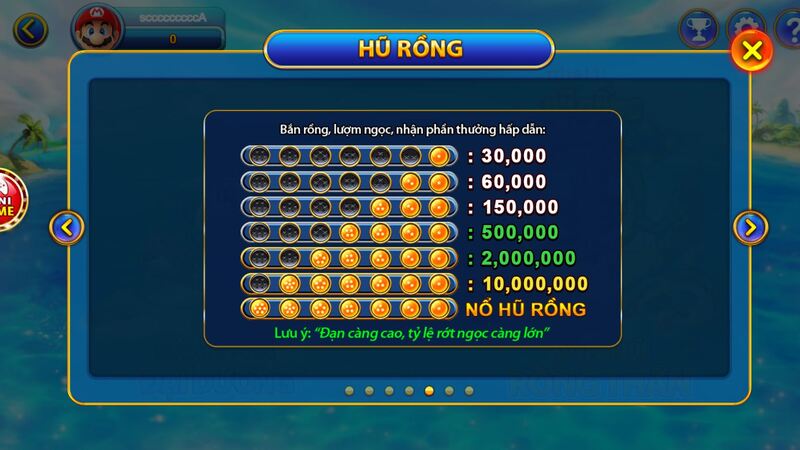Open the Mario avatar player profile
This screenshot has width=800, height=450.
pos(94,27)
